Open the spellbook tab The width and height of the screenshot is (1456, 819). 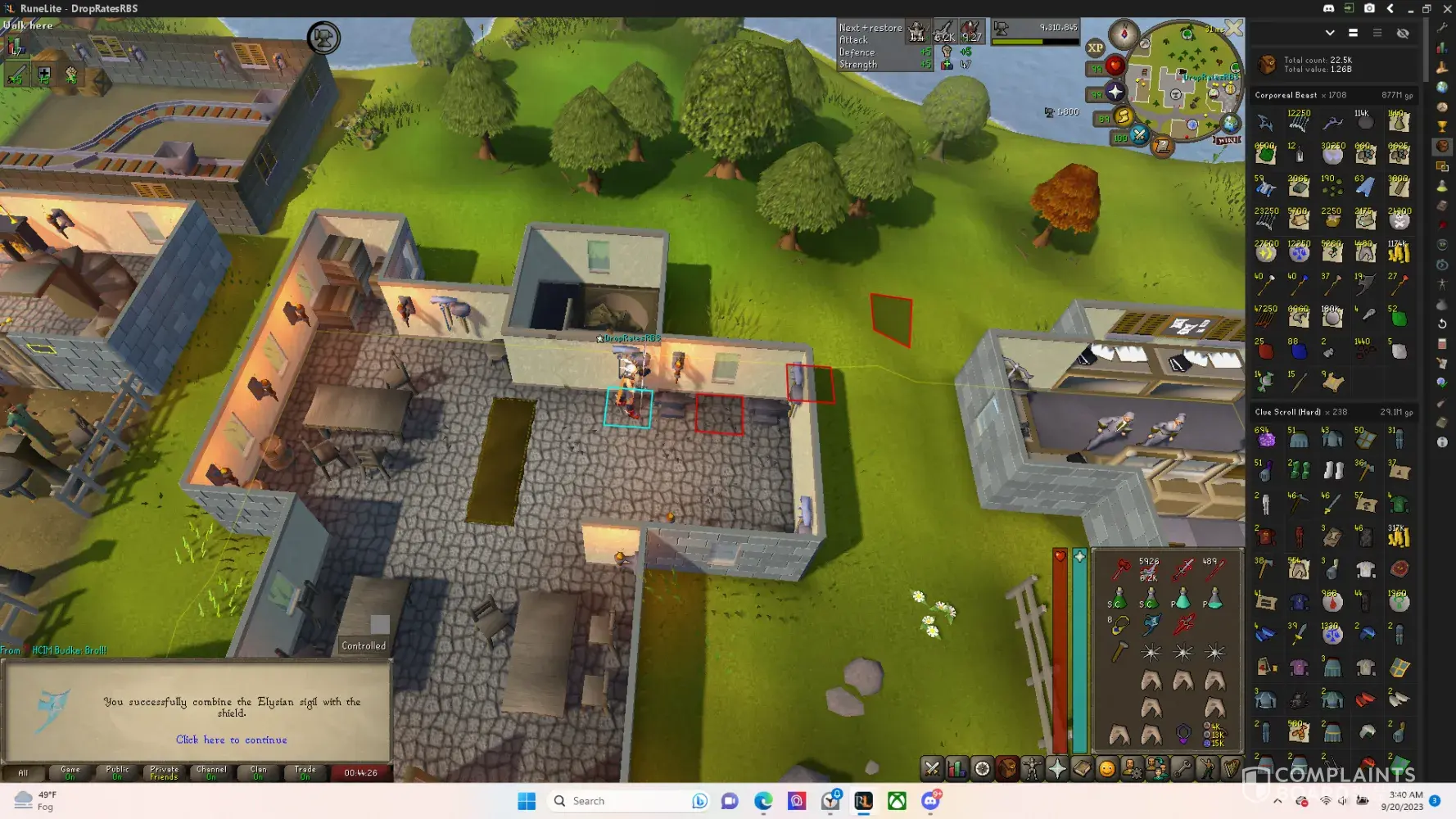(1082, 768)
